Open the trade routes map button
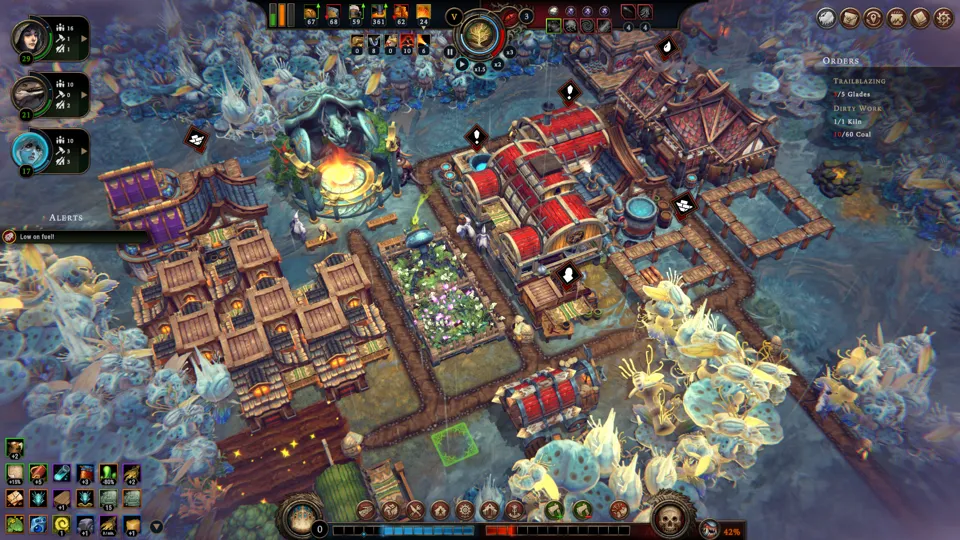This screenshot has width=960, height=540. tap(850, 18)
